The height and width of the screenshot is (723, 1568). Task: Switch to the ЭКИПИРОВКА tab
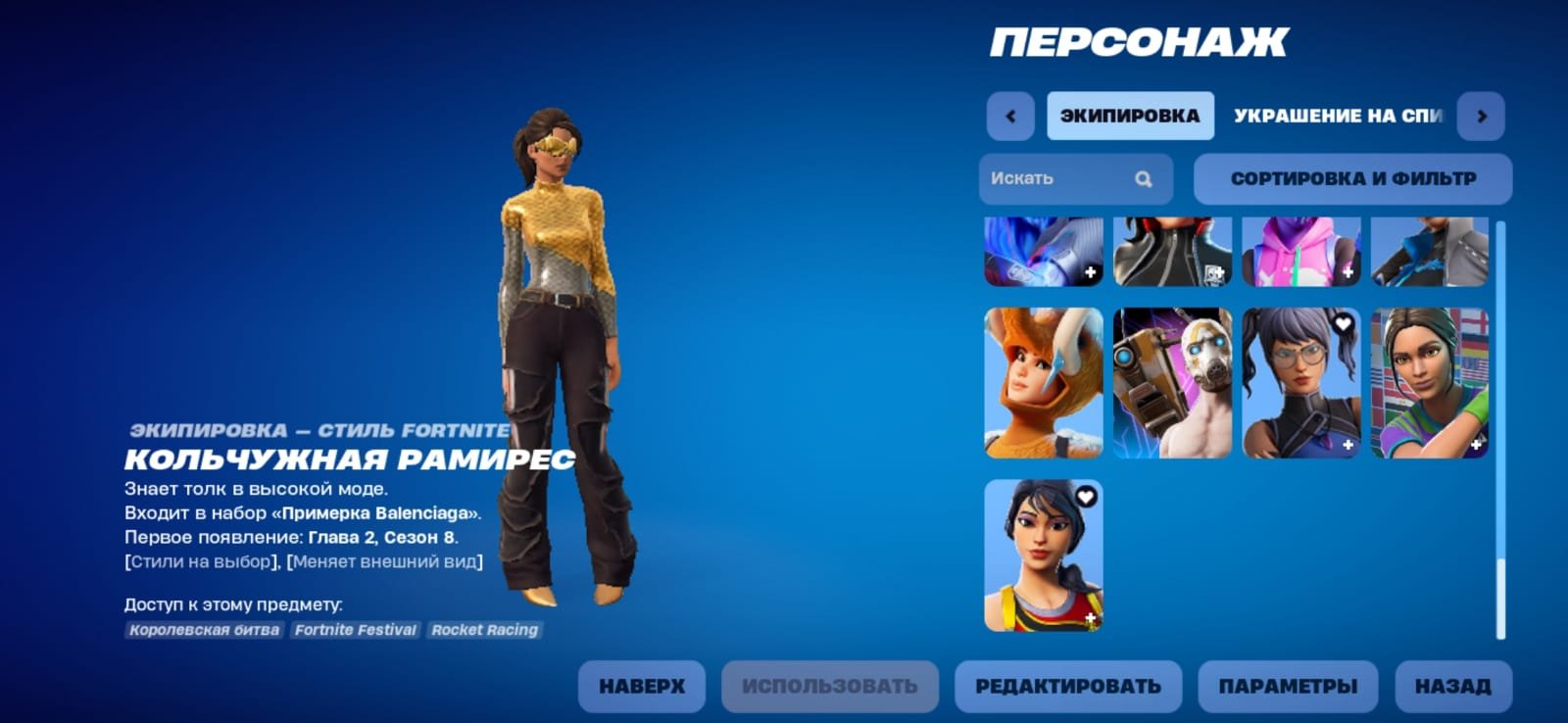pos(1130,115)
